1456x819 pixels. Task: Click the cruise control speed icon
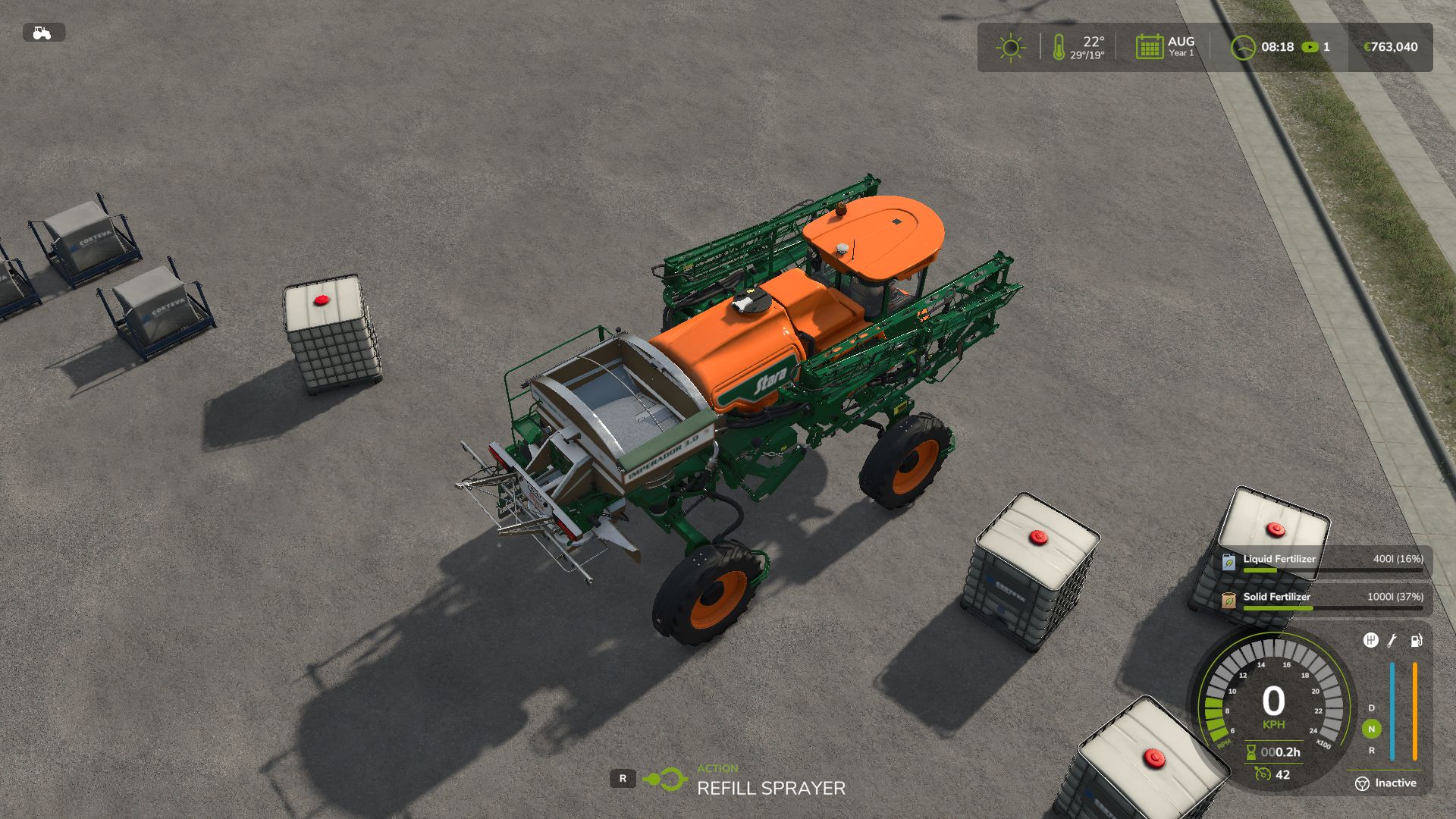pyautogui.click(x=1263, y=774)
